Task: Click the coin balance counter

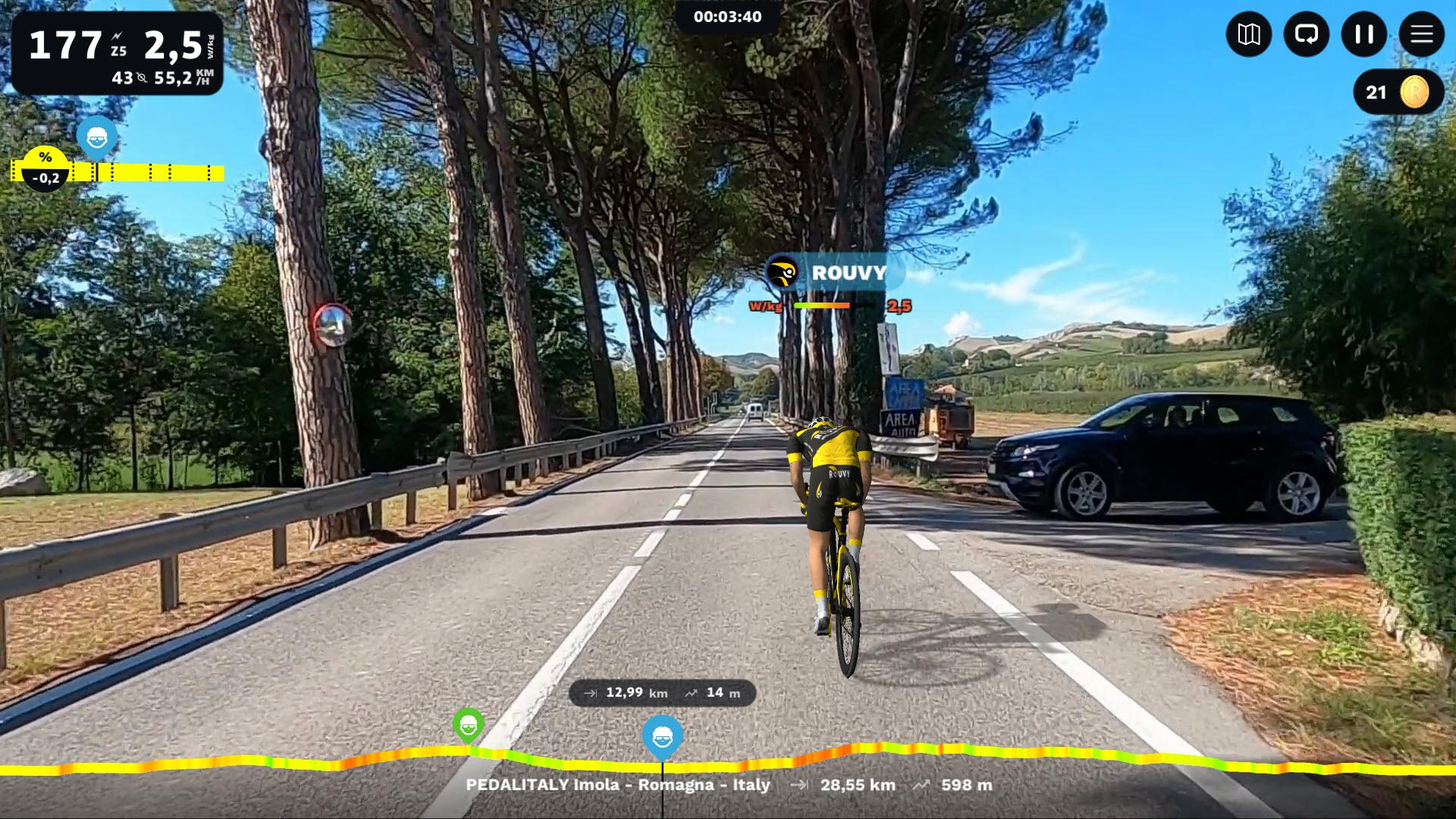Action: click(x=1398, y=93)
